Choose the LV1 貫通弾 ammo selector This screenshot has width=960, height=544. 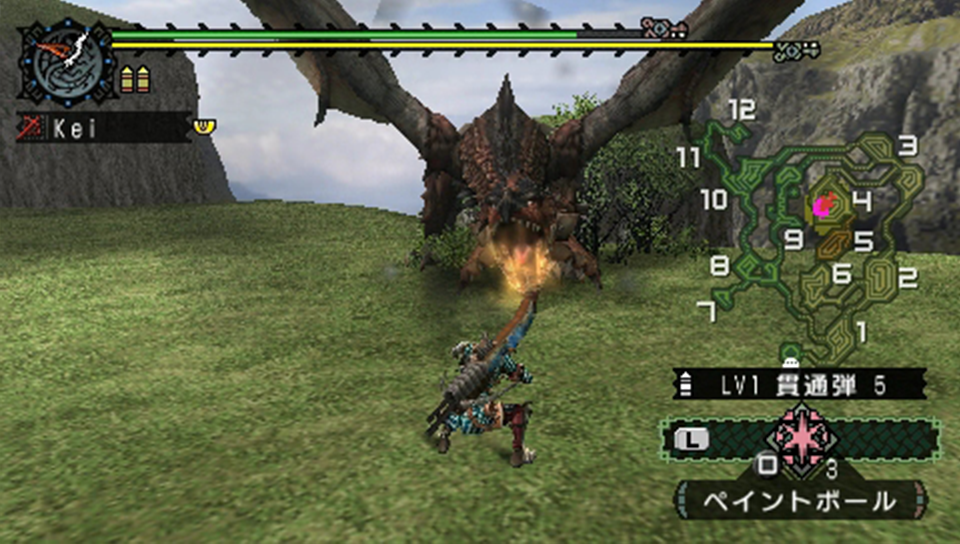point(801,384)
